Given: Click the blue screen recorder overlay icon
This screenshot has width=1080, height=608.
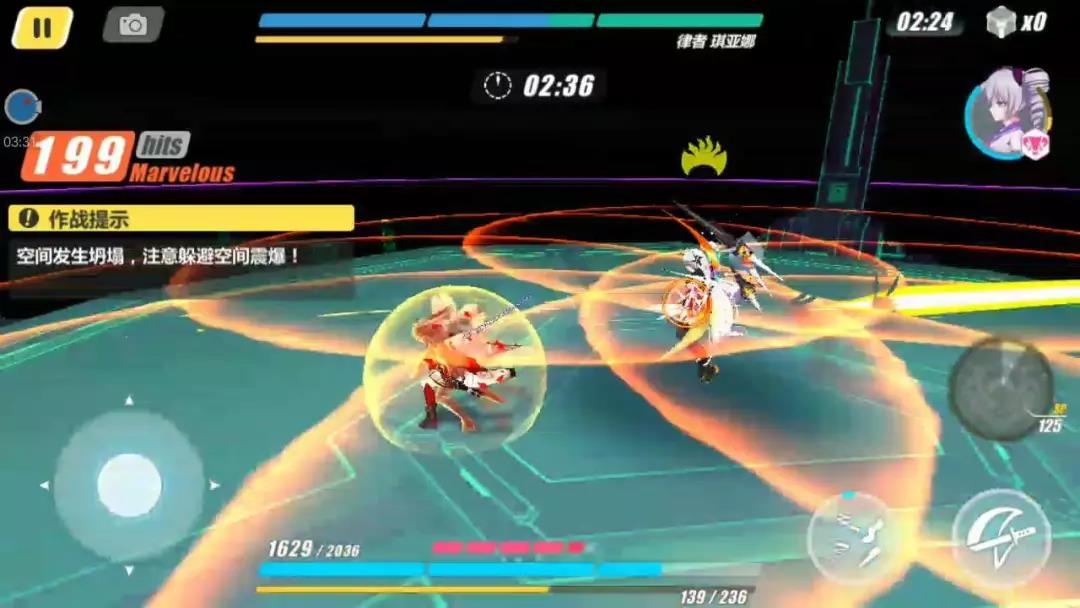Looking at the screenshot, I should (22, 107).
